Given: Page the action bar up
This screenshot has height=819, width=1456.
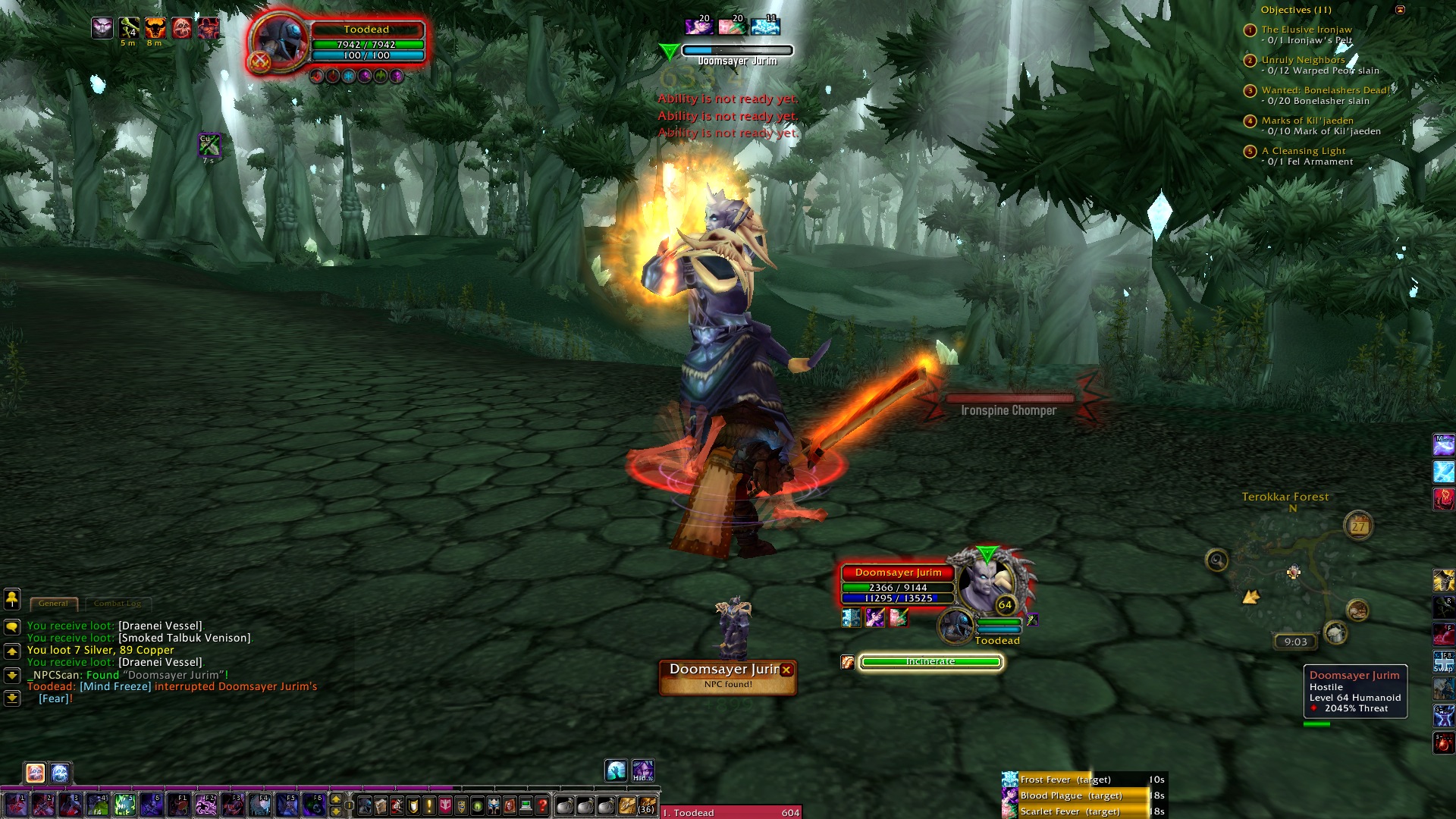Looking at the screenshot, I should [336, 799].
